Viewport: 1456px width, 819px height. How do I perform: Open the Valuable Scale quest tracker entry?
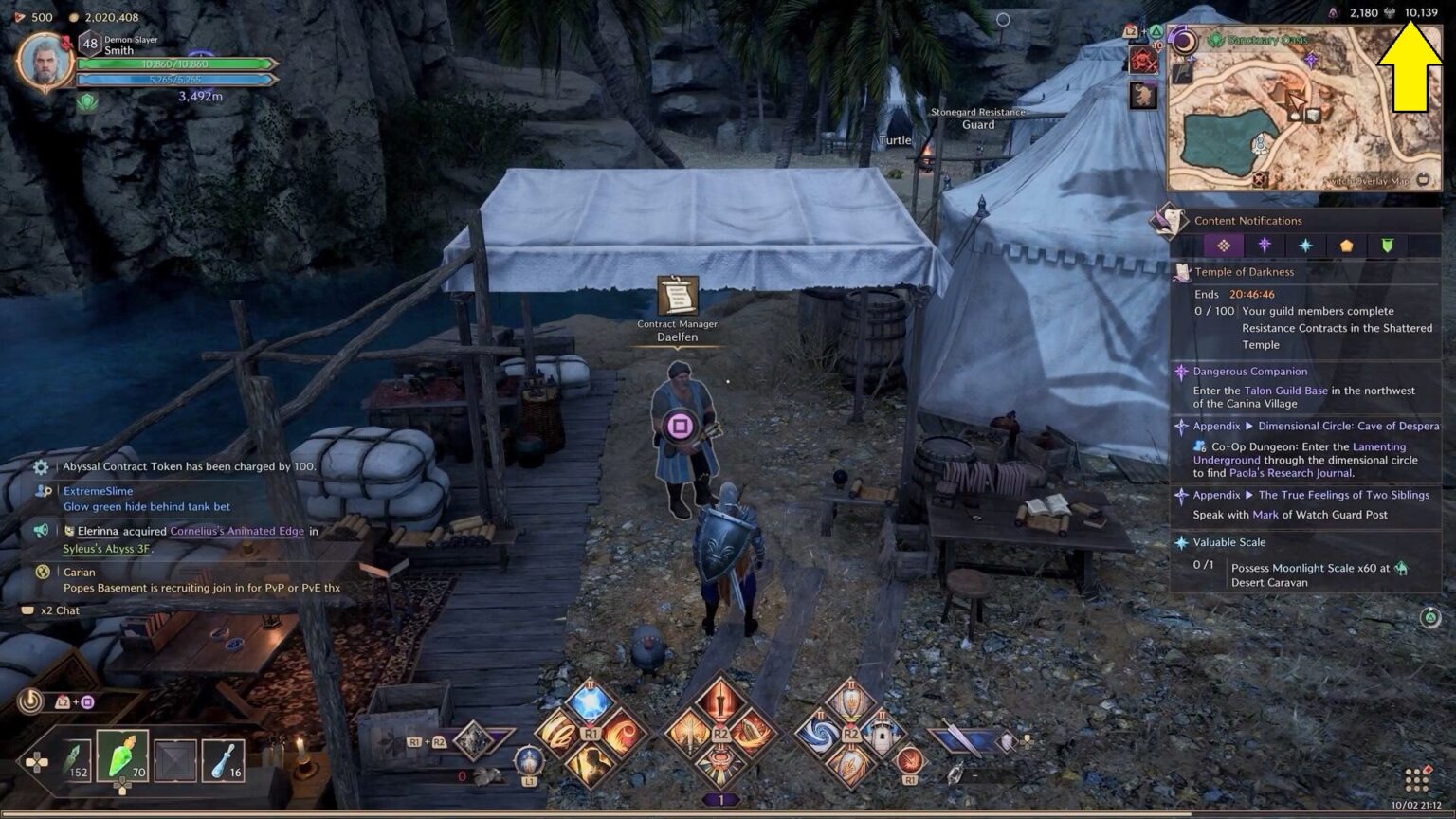click(1228, 542)
